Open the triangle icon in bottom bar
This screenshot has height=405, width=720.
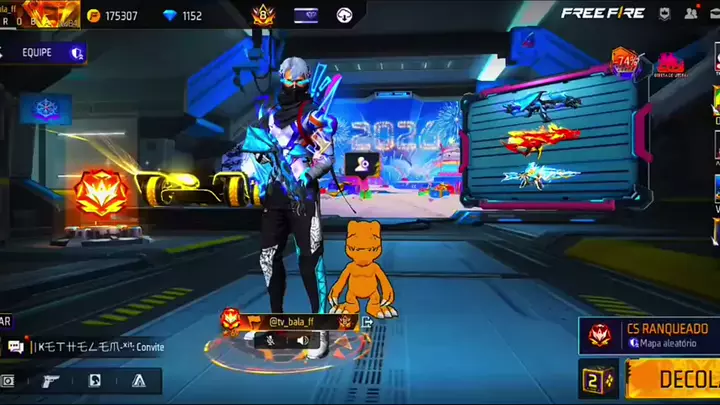pos(139,380)
